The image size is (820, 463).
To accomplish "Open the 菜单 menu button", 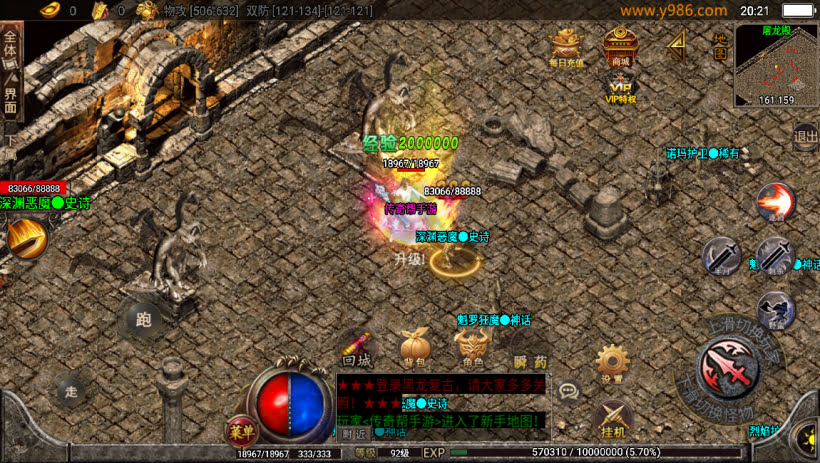I will pos(240,431).
